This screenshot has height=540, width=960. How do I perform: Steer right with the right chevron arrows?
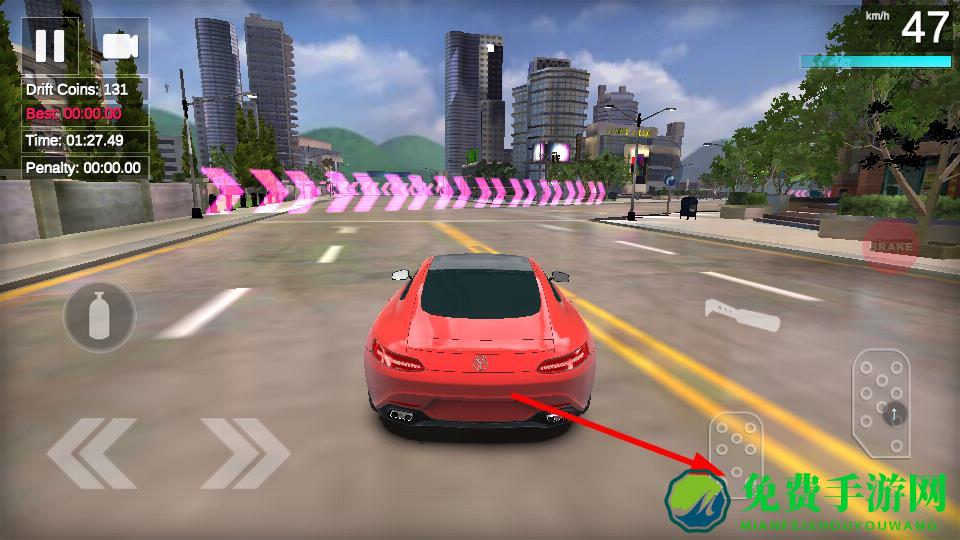tap(245, 453)
